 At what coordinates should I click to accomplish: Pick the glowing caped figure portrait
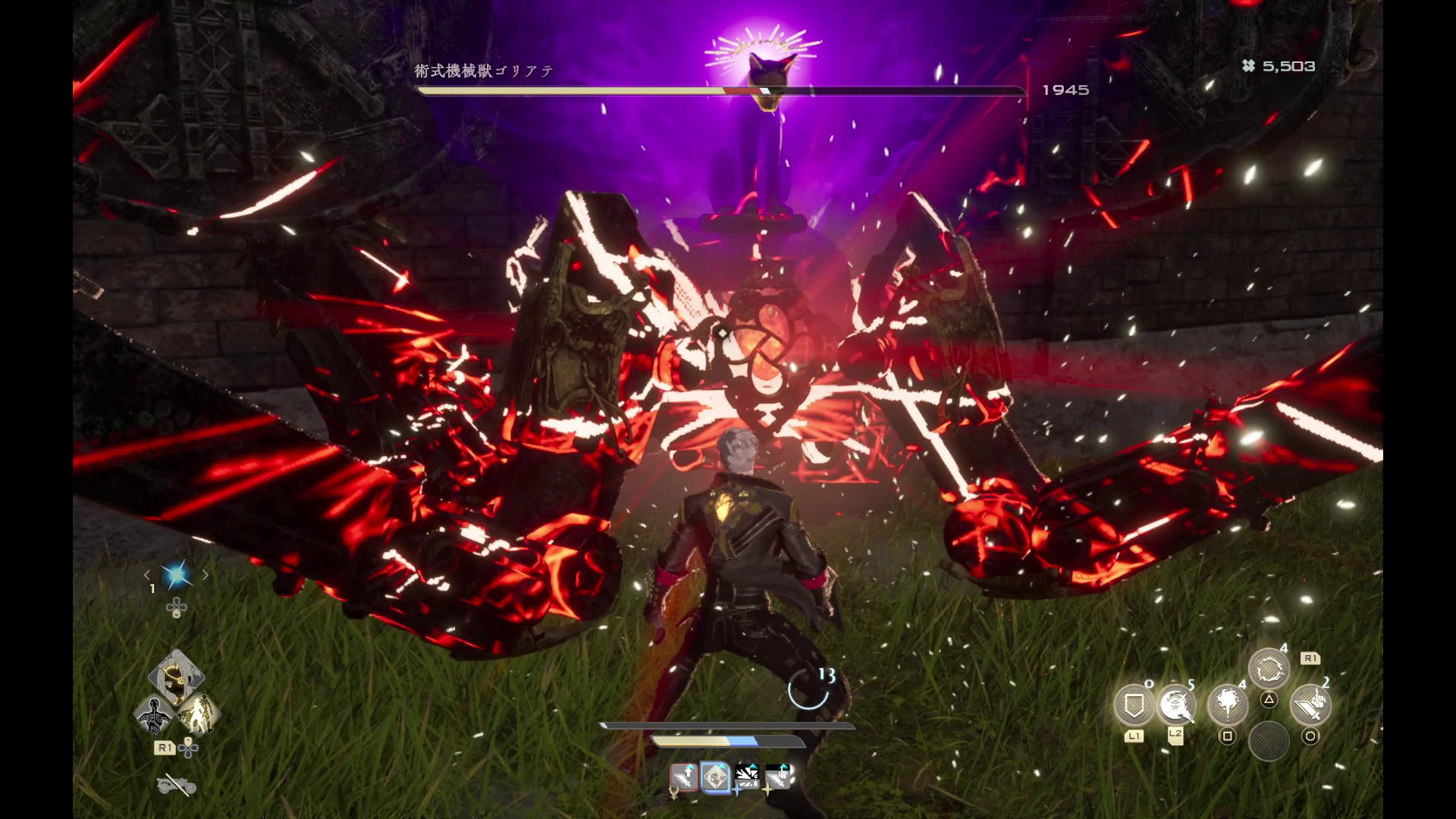coord(198,714)
